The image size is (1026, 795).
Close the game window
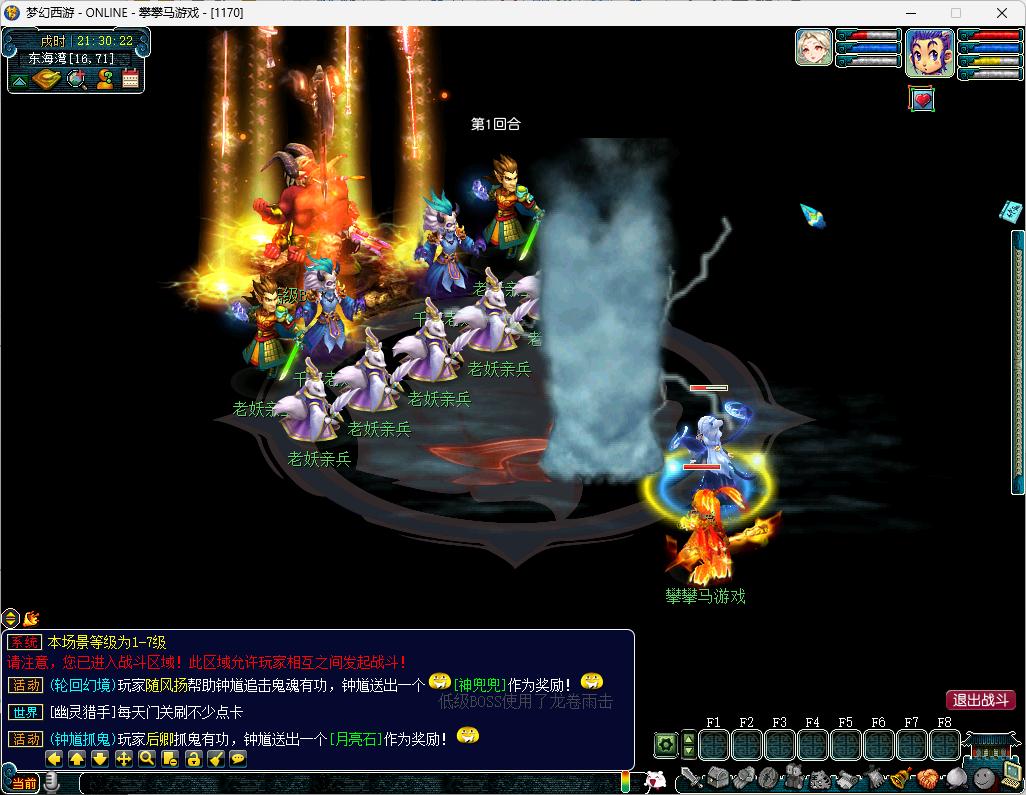point(1002,13)
